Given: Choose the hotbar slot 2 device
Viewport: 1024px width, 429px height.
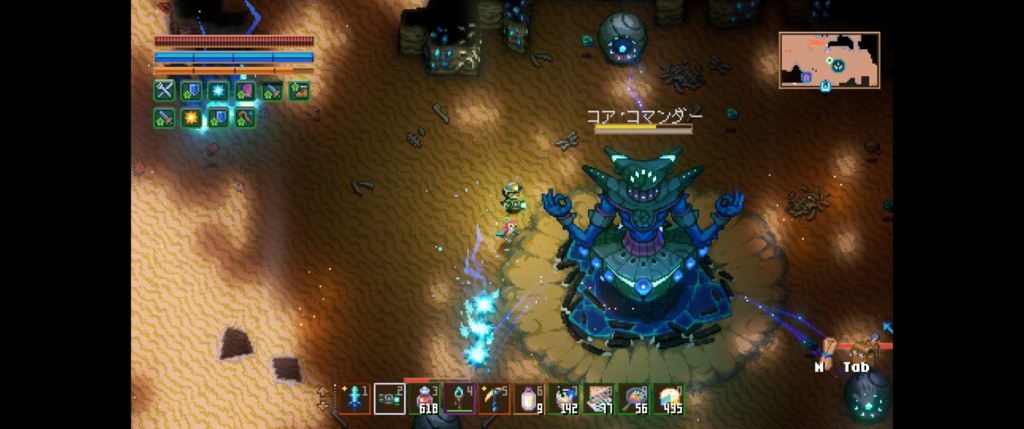Looking at the screenshot, I should pyautogui.click(x=389, y=399).
